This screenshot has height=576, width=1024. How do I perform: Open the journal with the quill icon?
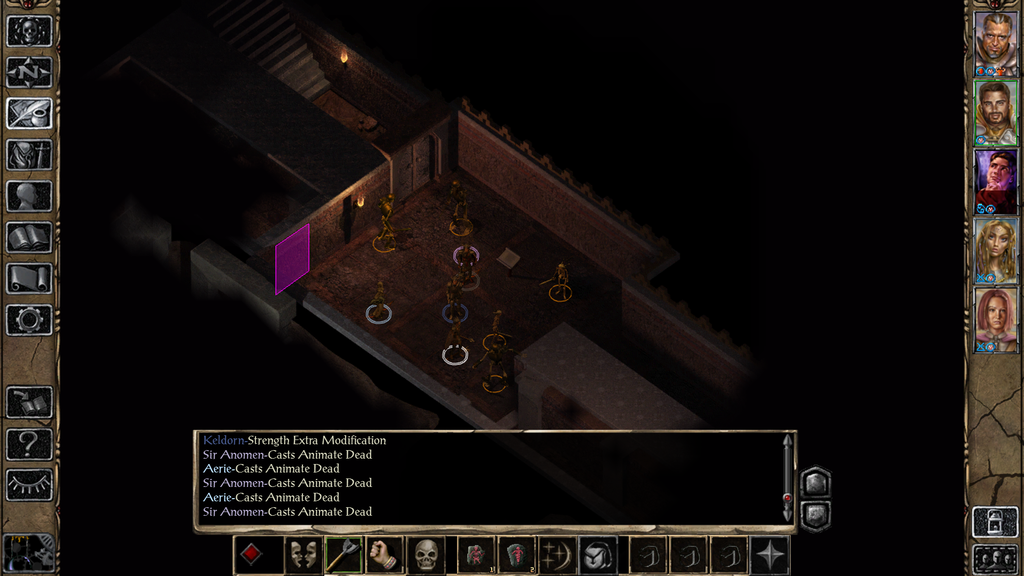click(29, 113)
